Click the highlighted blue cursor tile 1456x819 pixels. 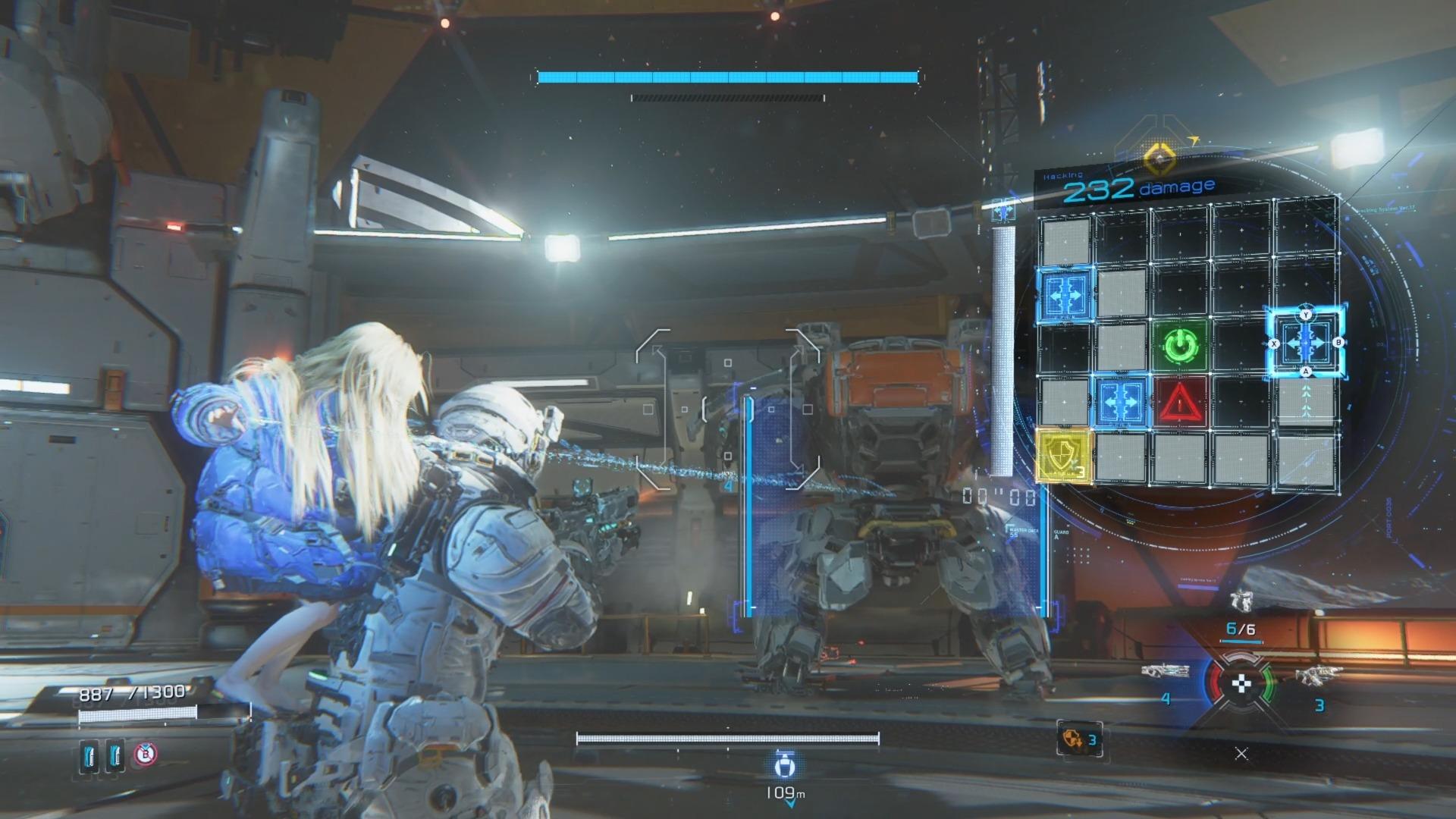click(1305, 343)
